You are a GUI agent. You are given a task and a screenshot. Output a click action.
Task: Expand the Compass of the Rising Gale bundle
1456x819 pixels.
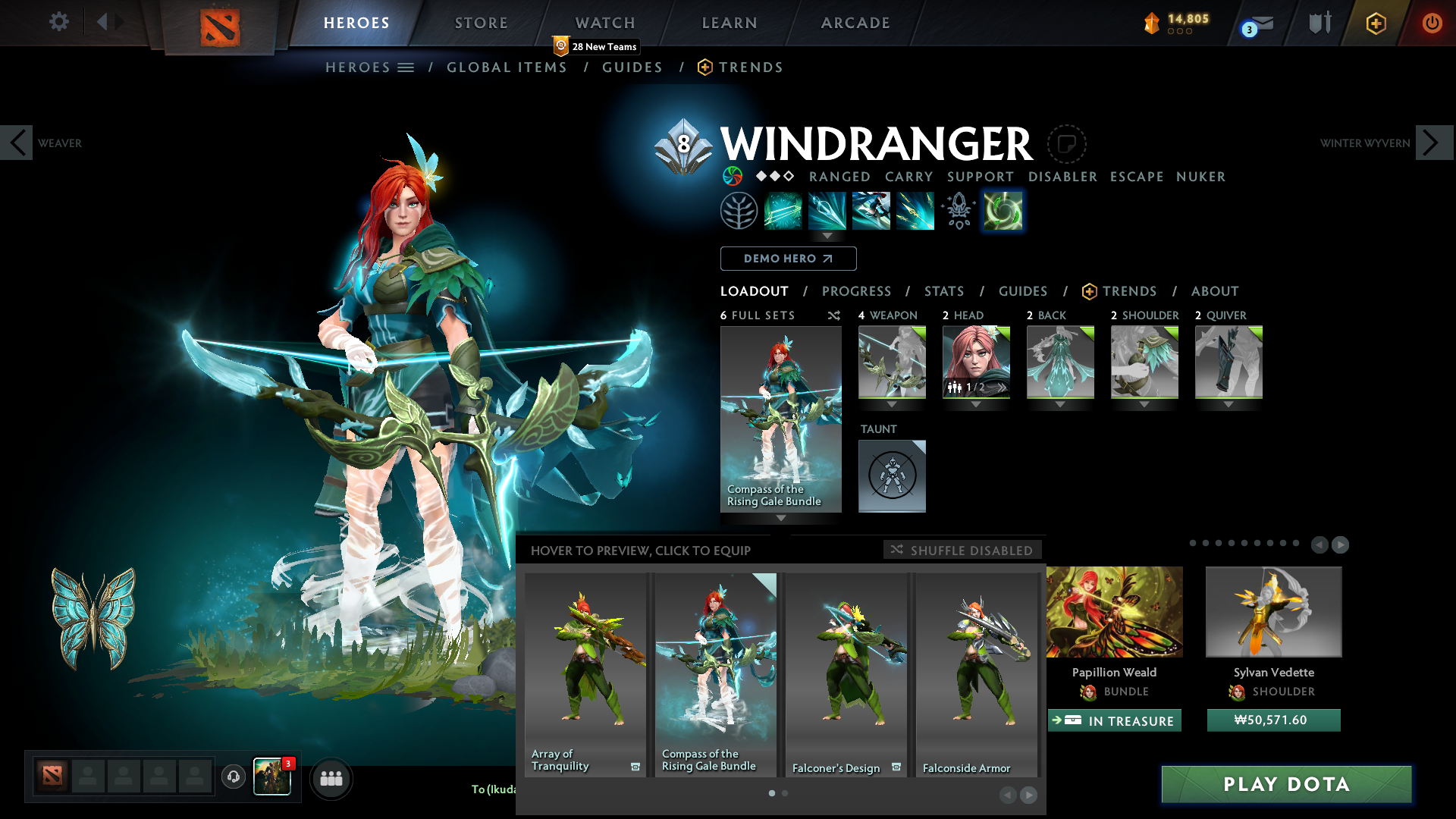tap(780, 519)
